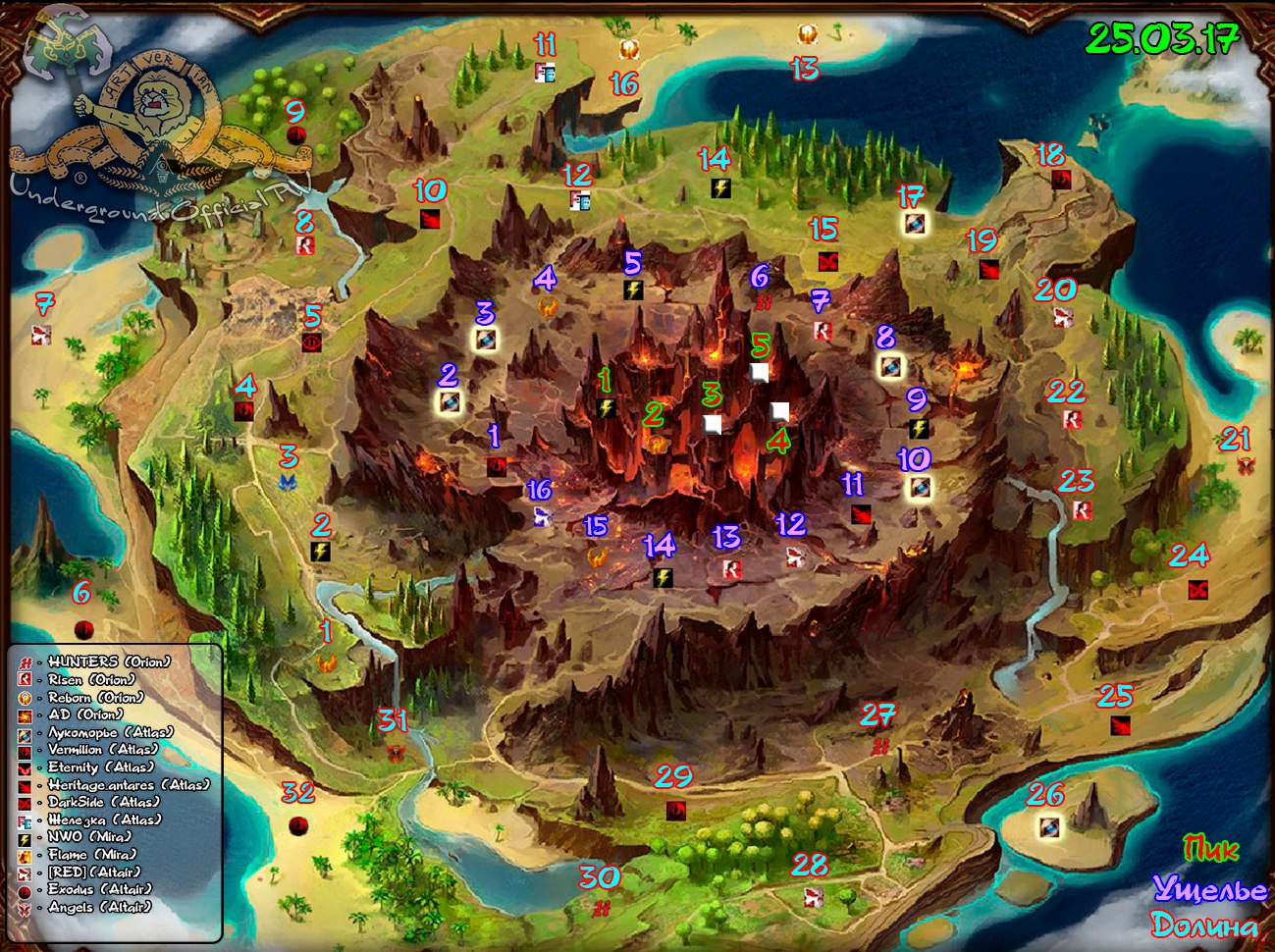Pick Heritage.antares (Atlas) in the guild legend
Viewport: 1275px width, 952px height.
coord(128,785)
